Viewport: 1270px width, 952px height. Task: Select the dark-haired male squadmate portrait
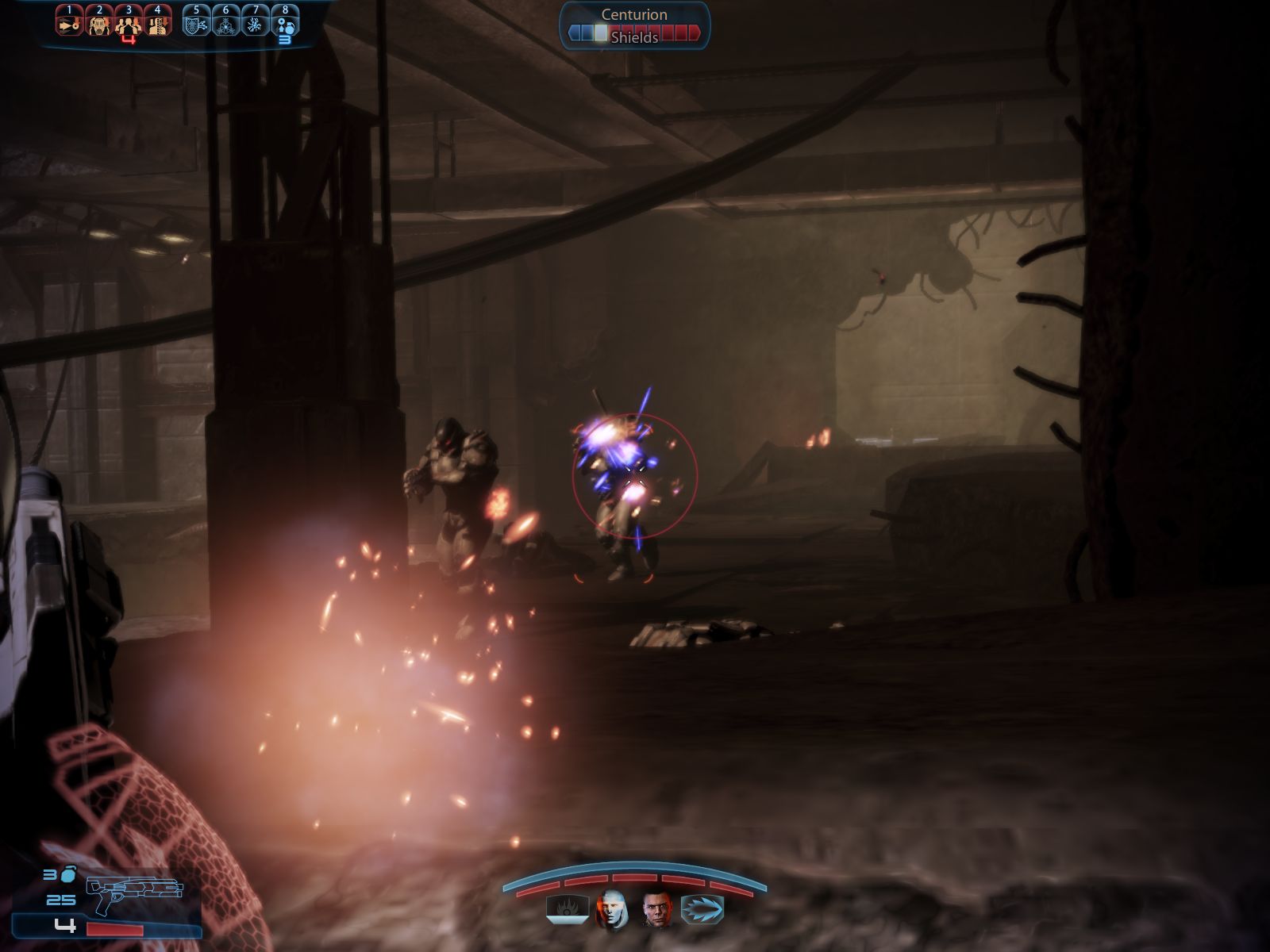(657, 909)
